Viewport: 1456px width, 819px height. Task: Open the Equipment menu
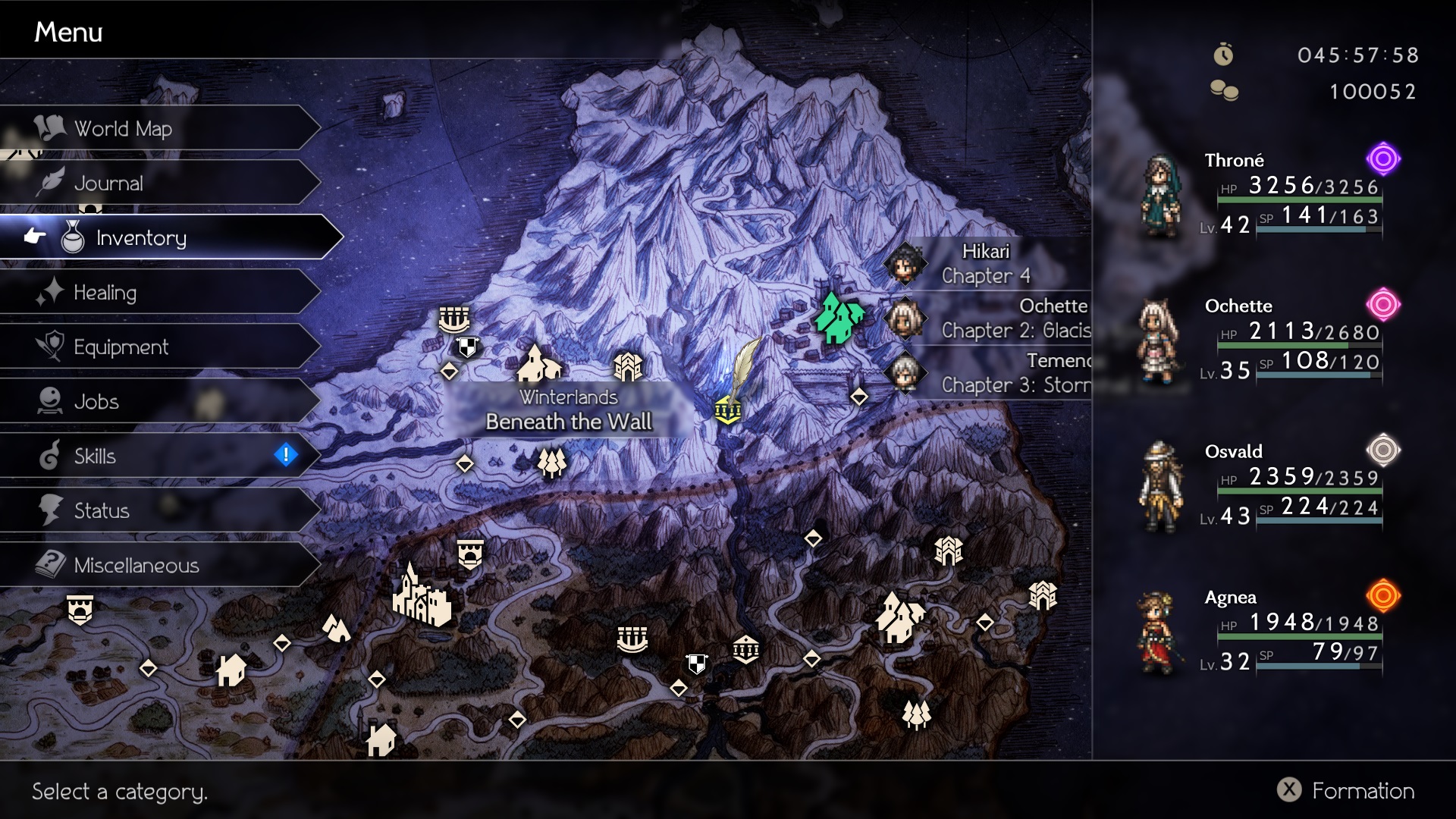pos(121,347)
